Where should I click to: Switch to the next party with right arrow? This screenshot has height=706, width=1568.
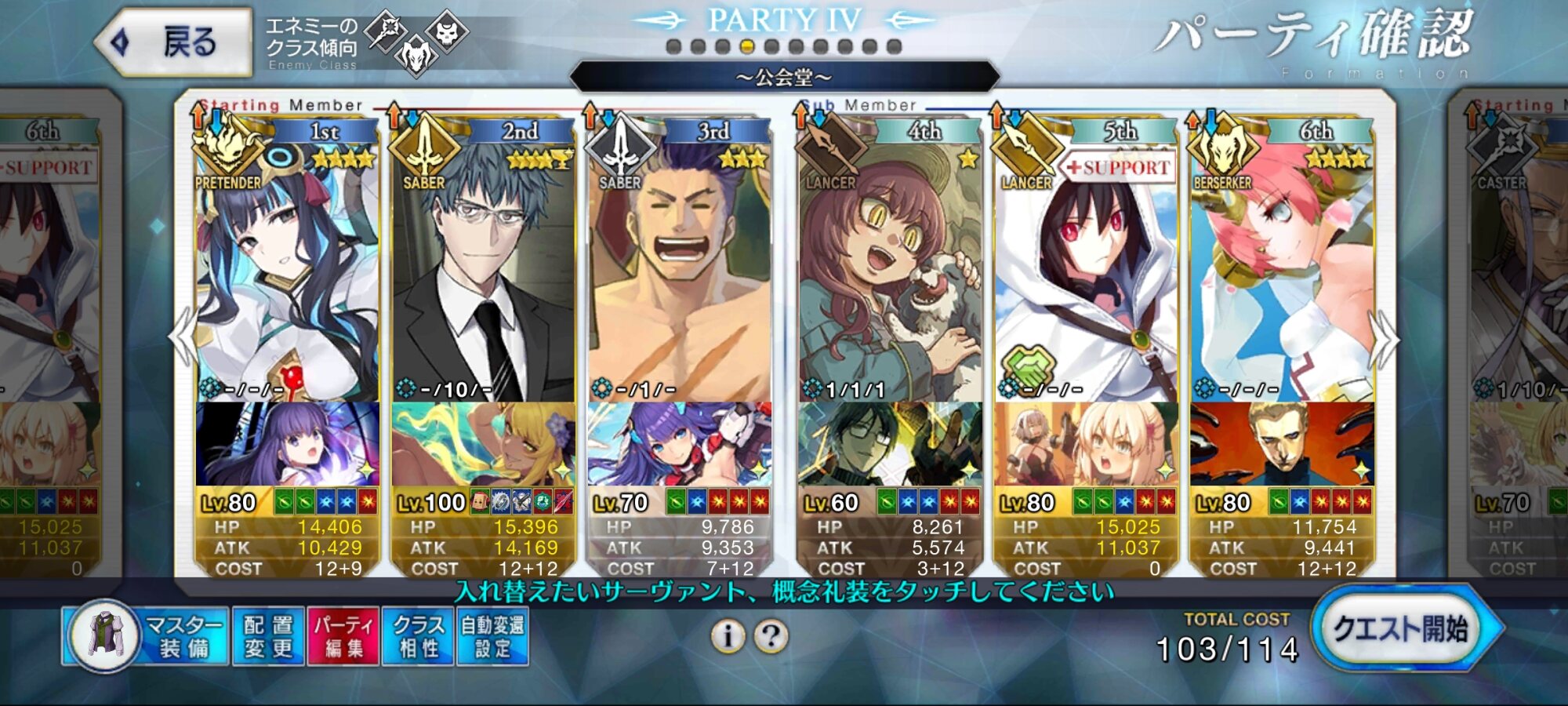(1384, 337)
